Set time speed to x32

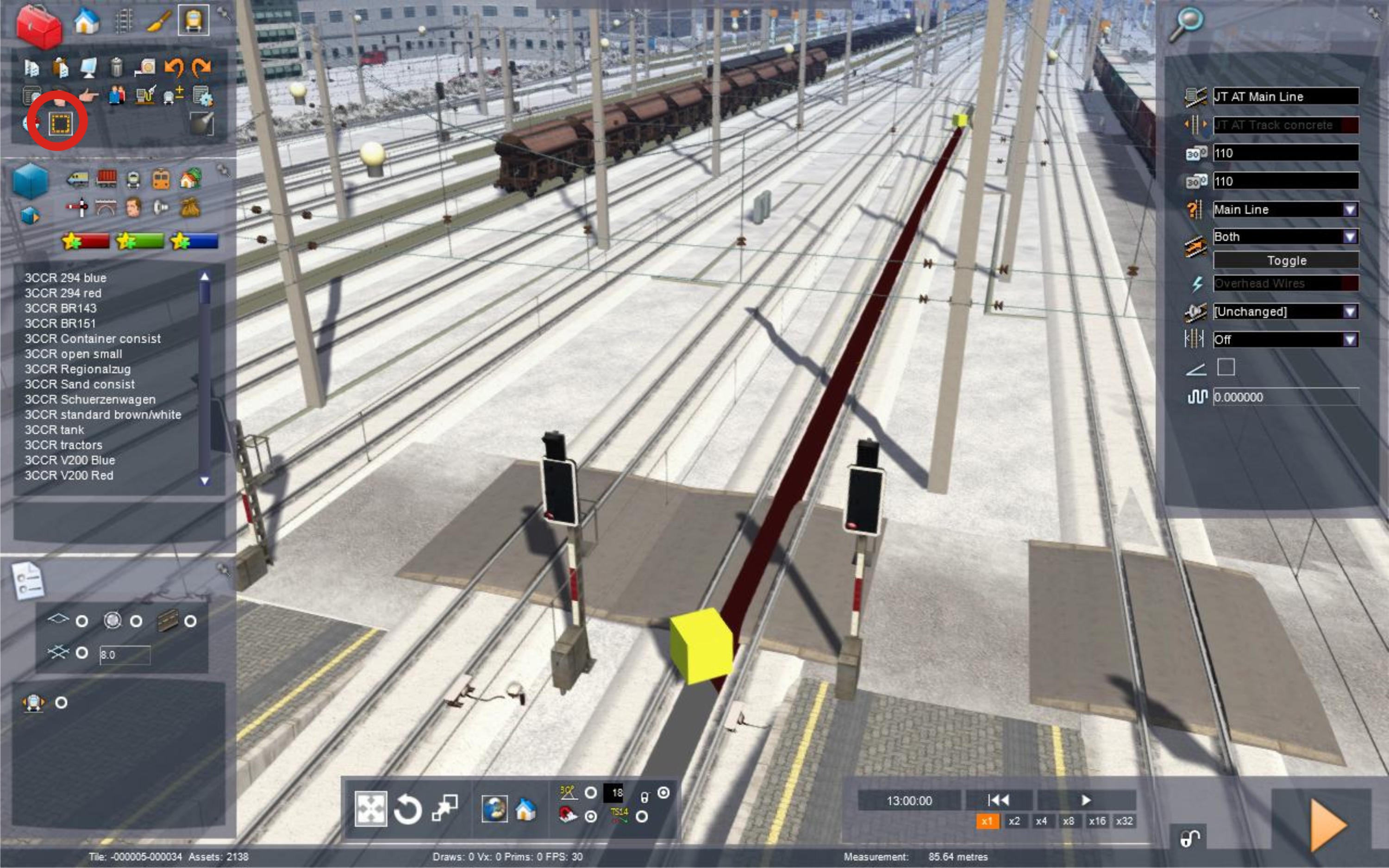1124,822
